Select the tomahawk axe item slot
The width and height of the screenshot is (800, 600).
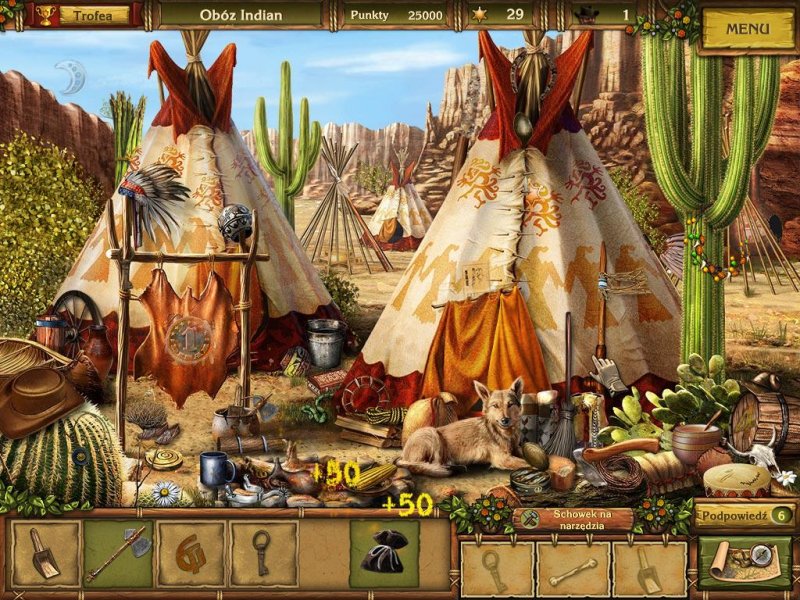[x=118, y=554]
